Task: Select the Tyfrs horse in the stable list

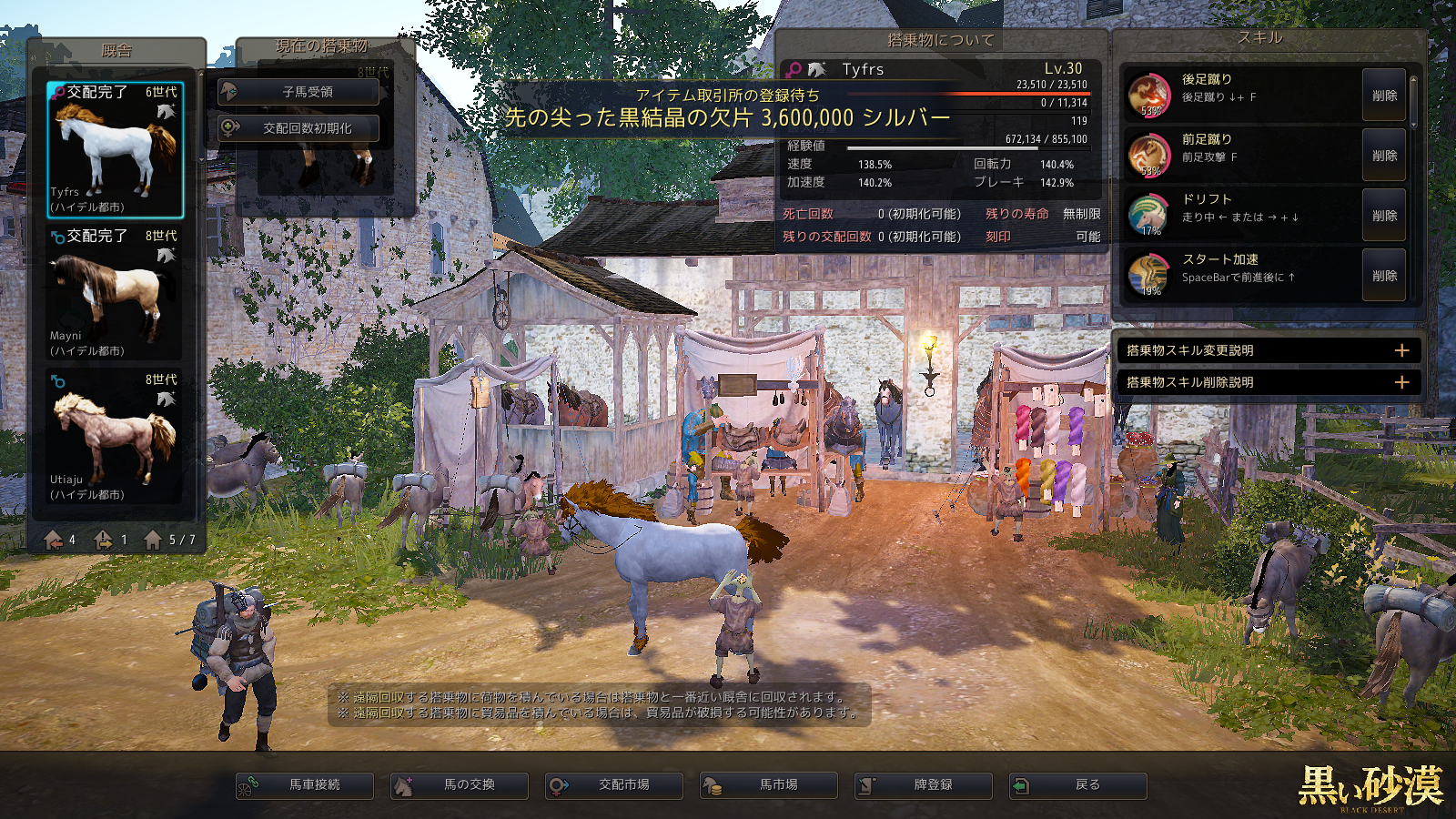Action: [x=116, y=150]
